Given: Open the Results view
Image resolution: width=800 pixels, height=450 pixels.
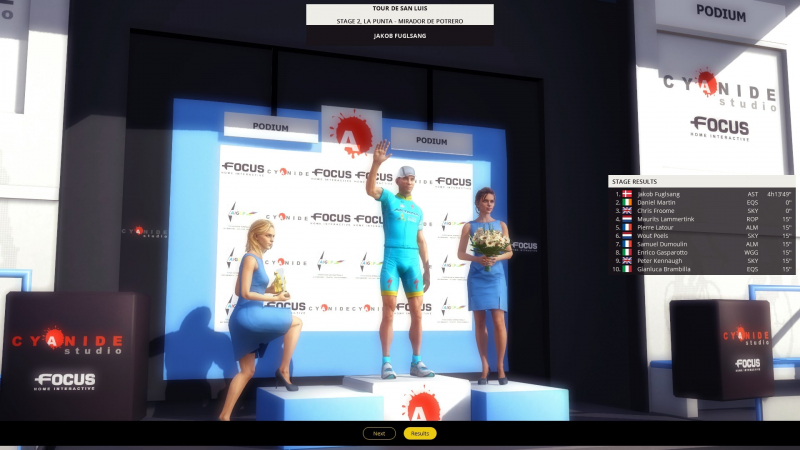Looking at the screenshot, I should [420, 433].
